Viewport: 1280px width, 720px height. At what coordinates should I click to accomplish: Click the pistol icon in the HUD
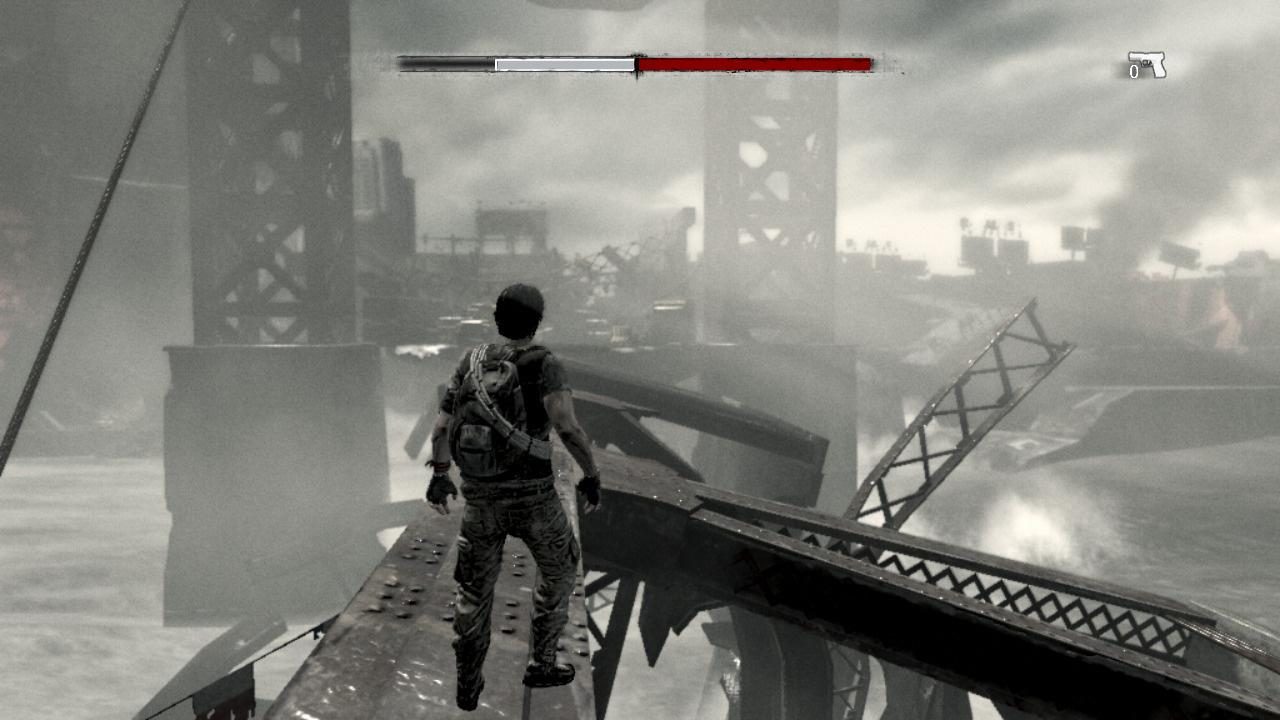coord(1150,62)
